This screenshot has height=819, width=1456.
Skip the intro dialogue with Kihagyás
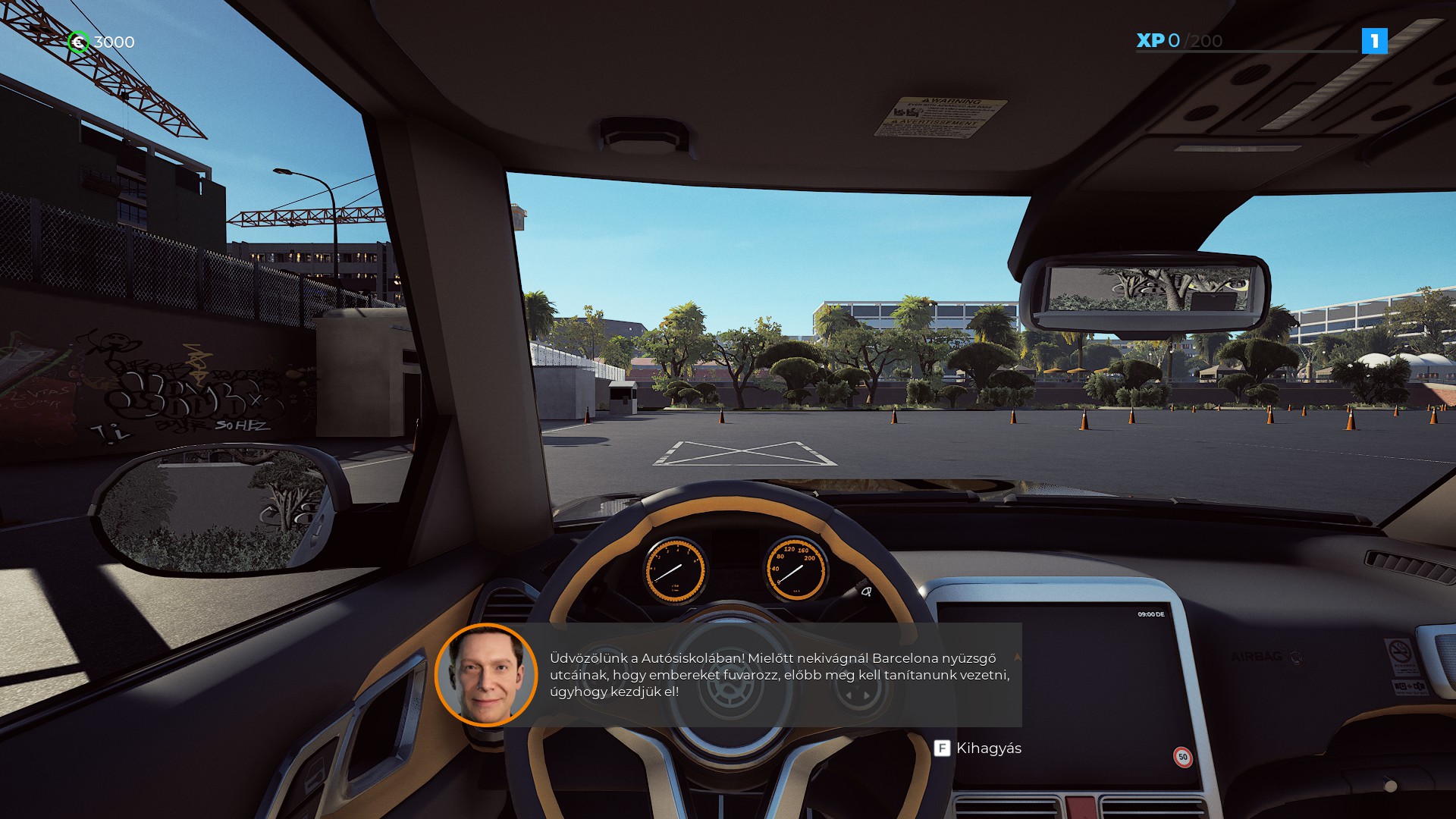pos(977,748)
